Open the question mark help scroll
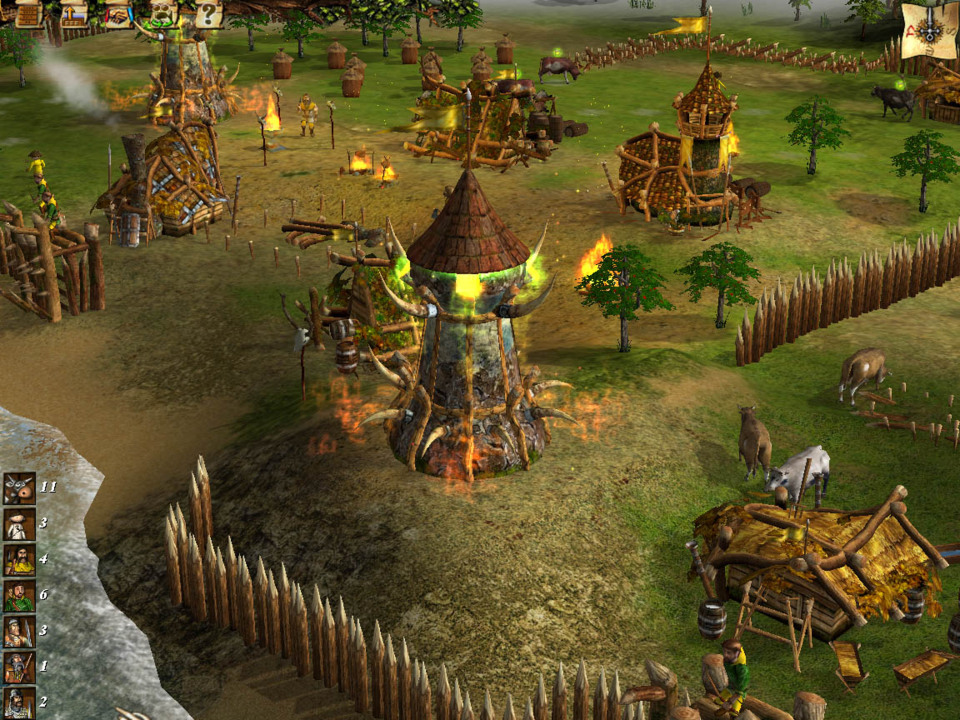Viewport: 960px width, 720px height. [206, 14]
